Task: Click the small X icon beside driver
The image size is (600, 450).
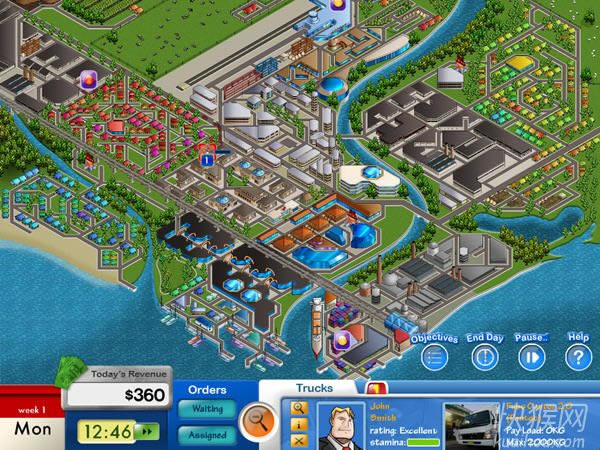Action: click(298, 440)
